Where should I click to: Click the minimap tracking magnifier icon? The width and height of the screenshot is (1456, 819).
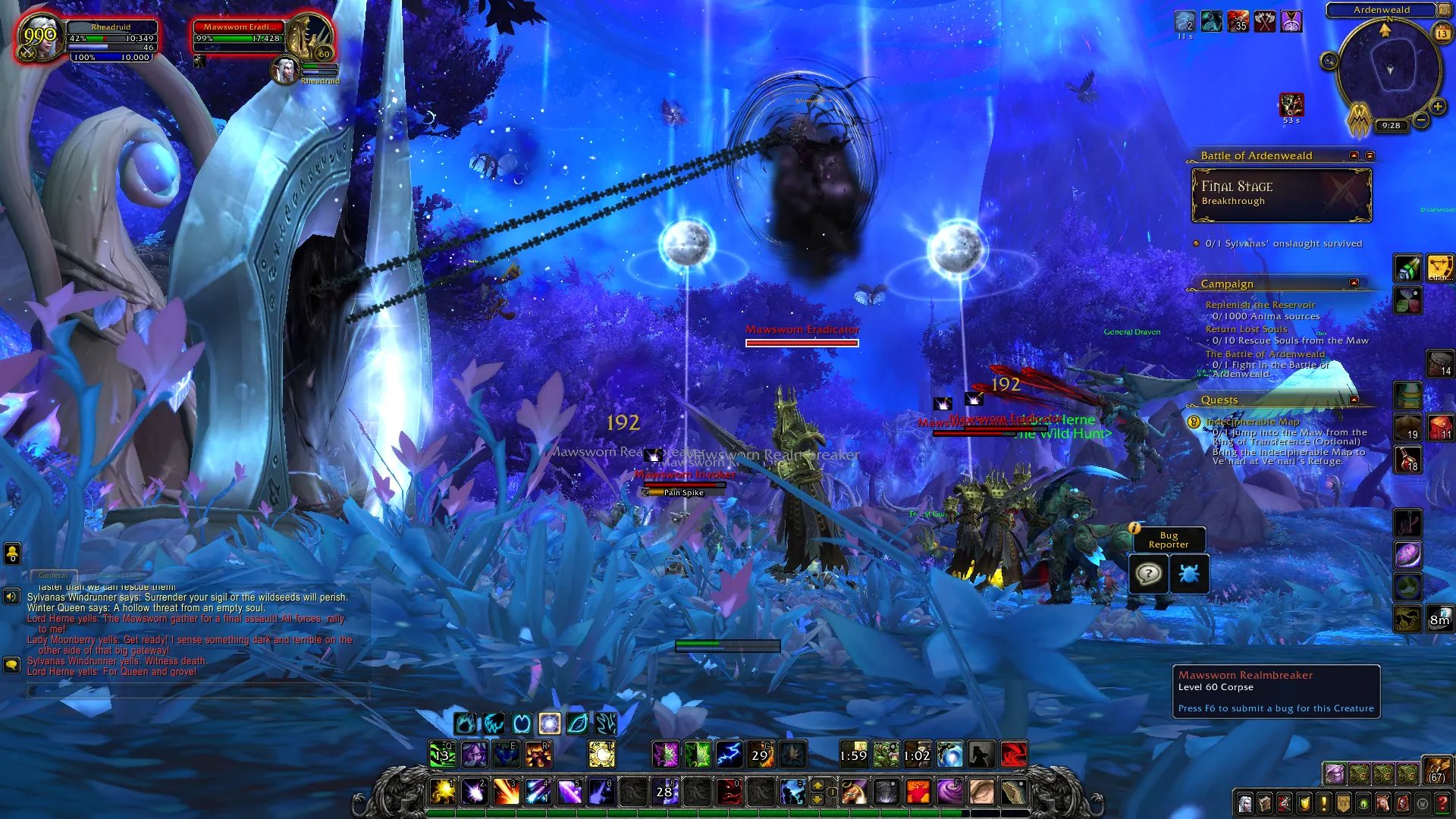coord(1329,61)
